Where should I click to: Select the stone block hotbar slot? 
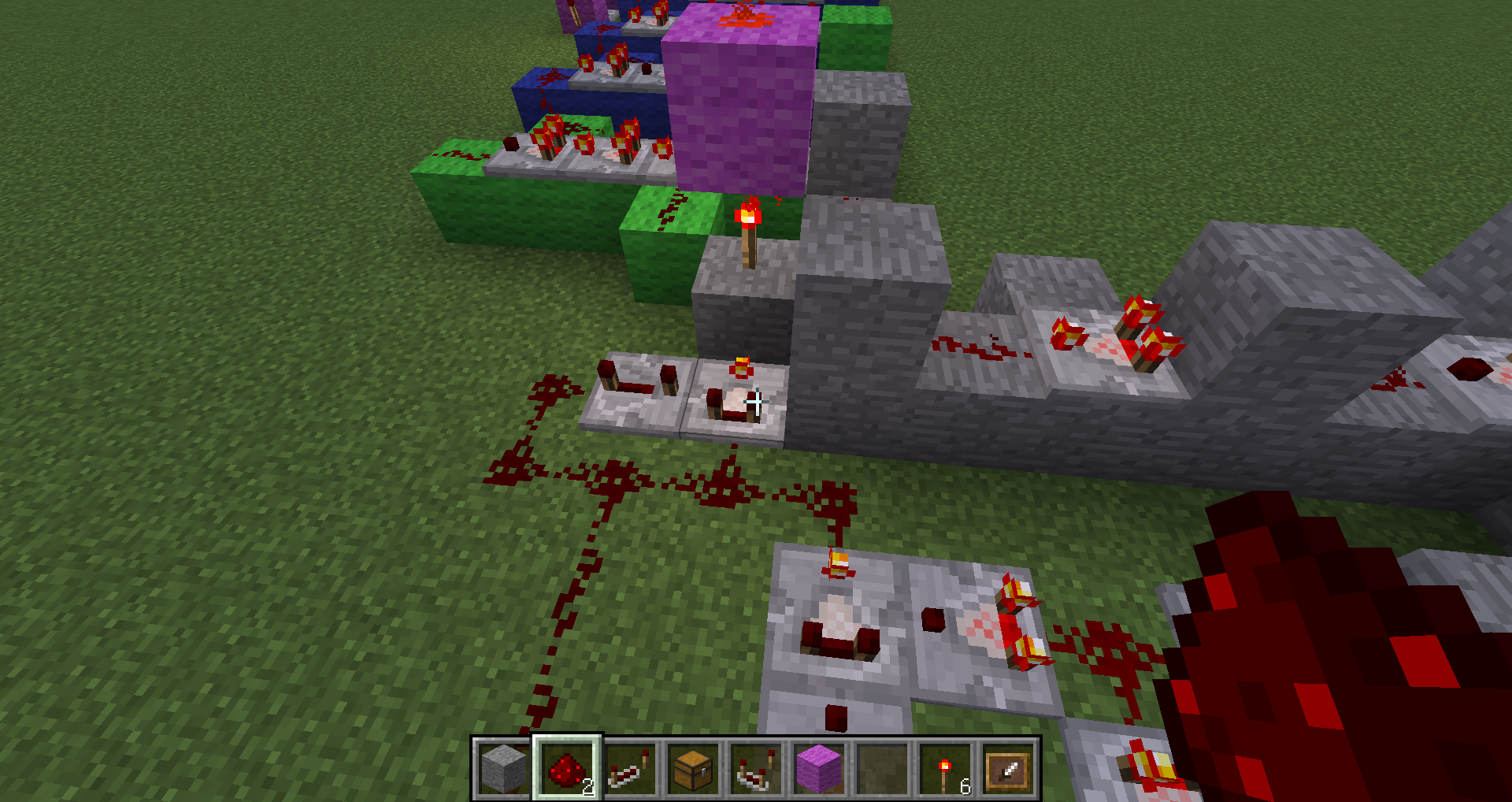click(504, 768)
